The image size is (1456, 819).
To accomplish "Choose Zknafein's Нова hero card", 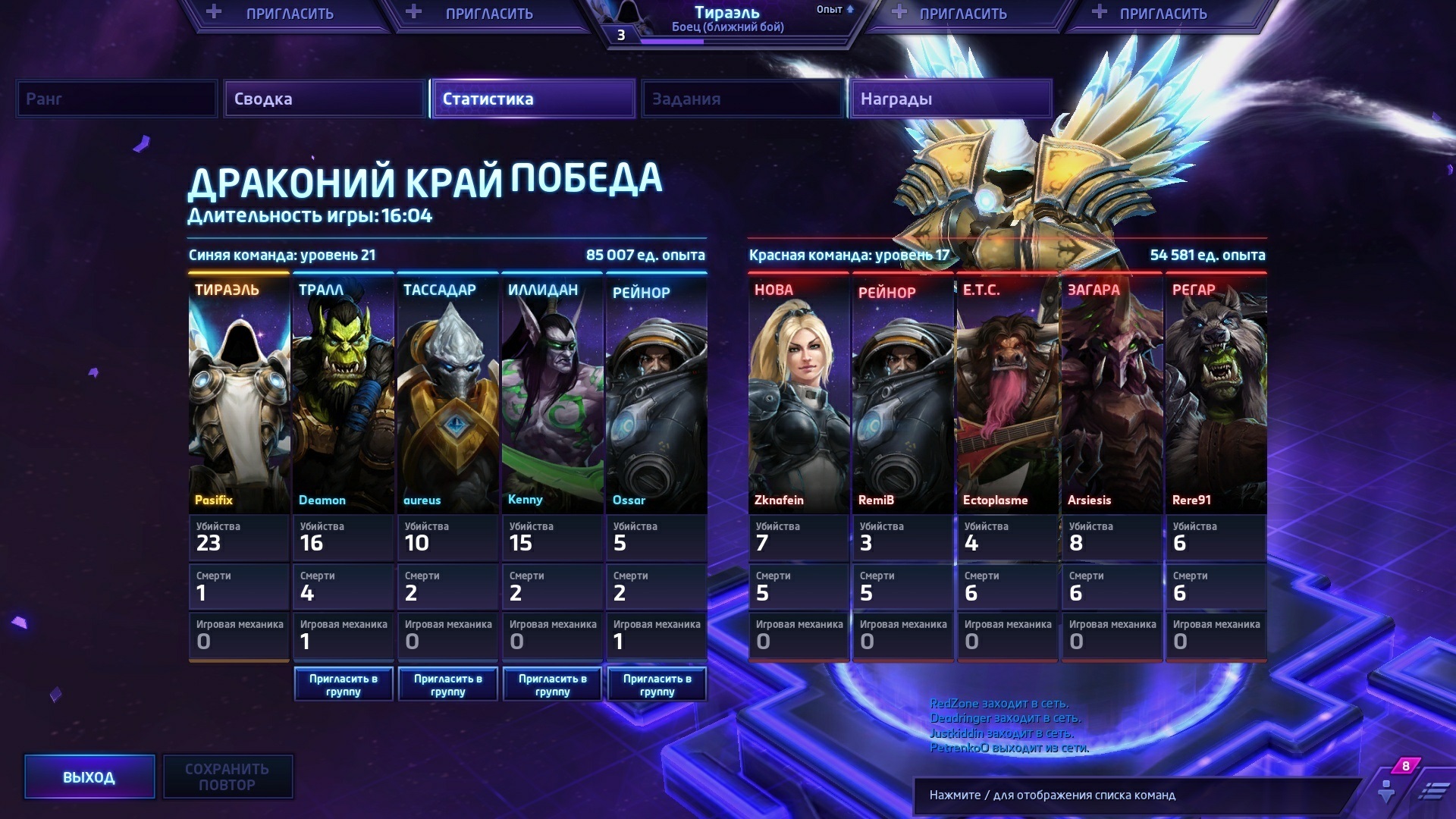I will (799, 394).
